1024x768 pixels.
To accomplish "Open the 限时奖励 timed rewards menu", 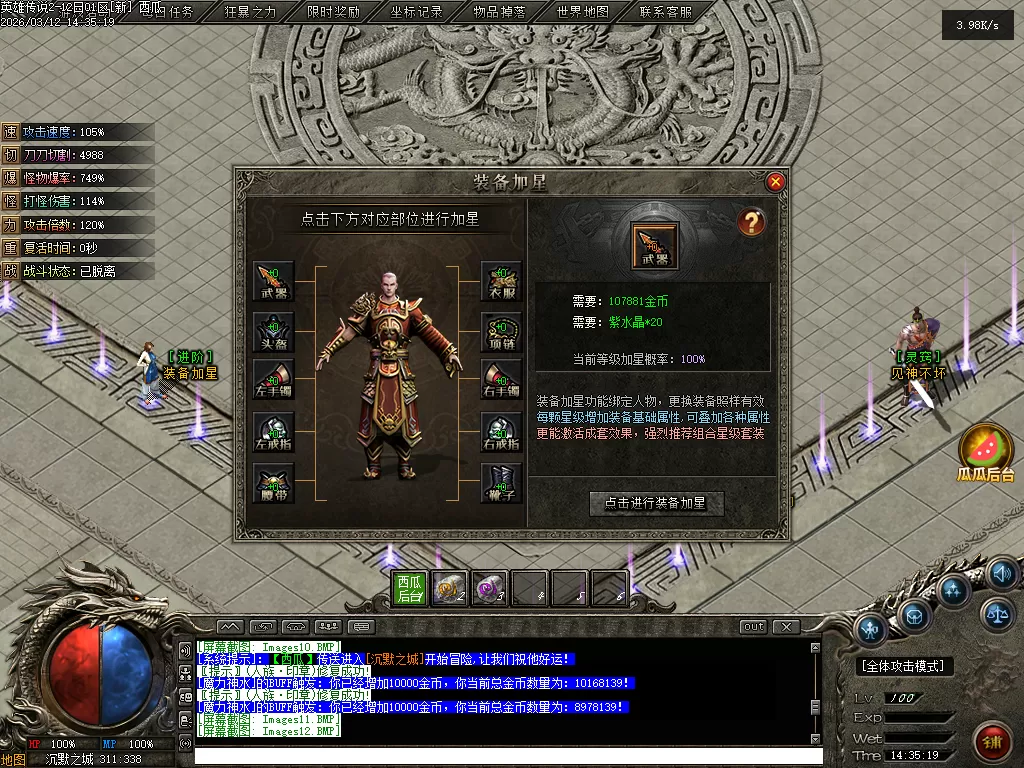I will click(333, 12).
